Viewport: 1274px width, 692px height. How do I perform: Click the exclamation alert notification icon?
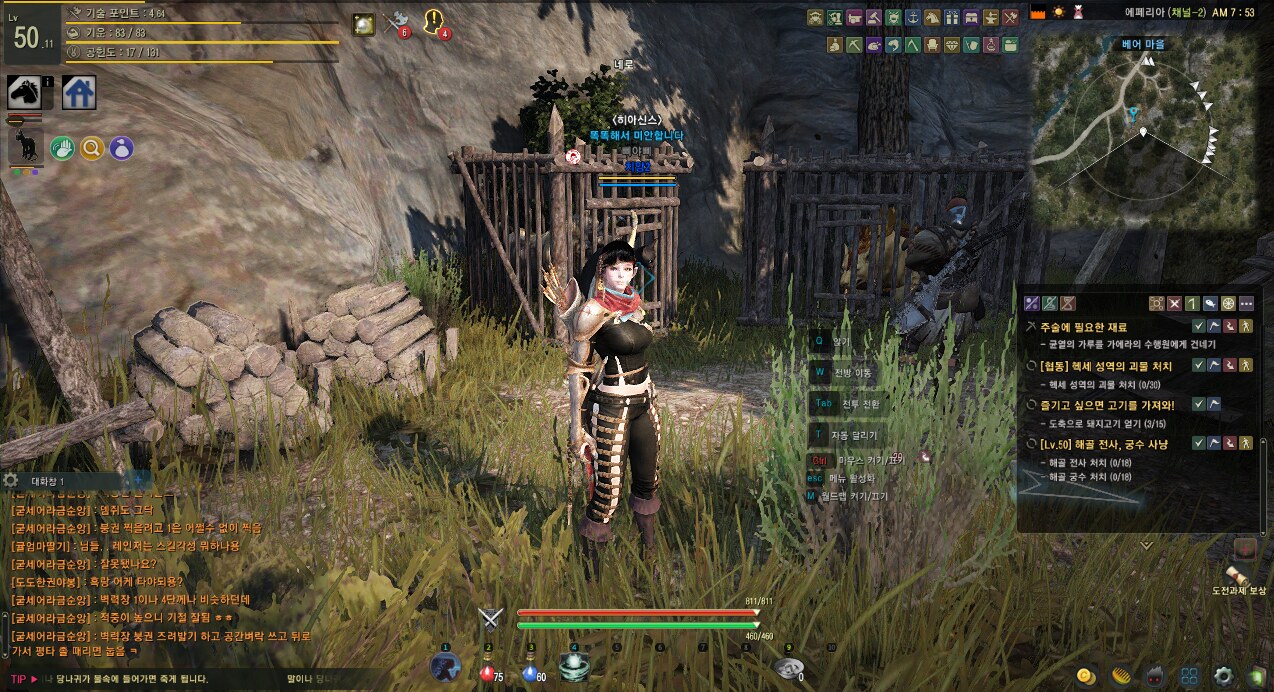click(x=435, y=21)
